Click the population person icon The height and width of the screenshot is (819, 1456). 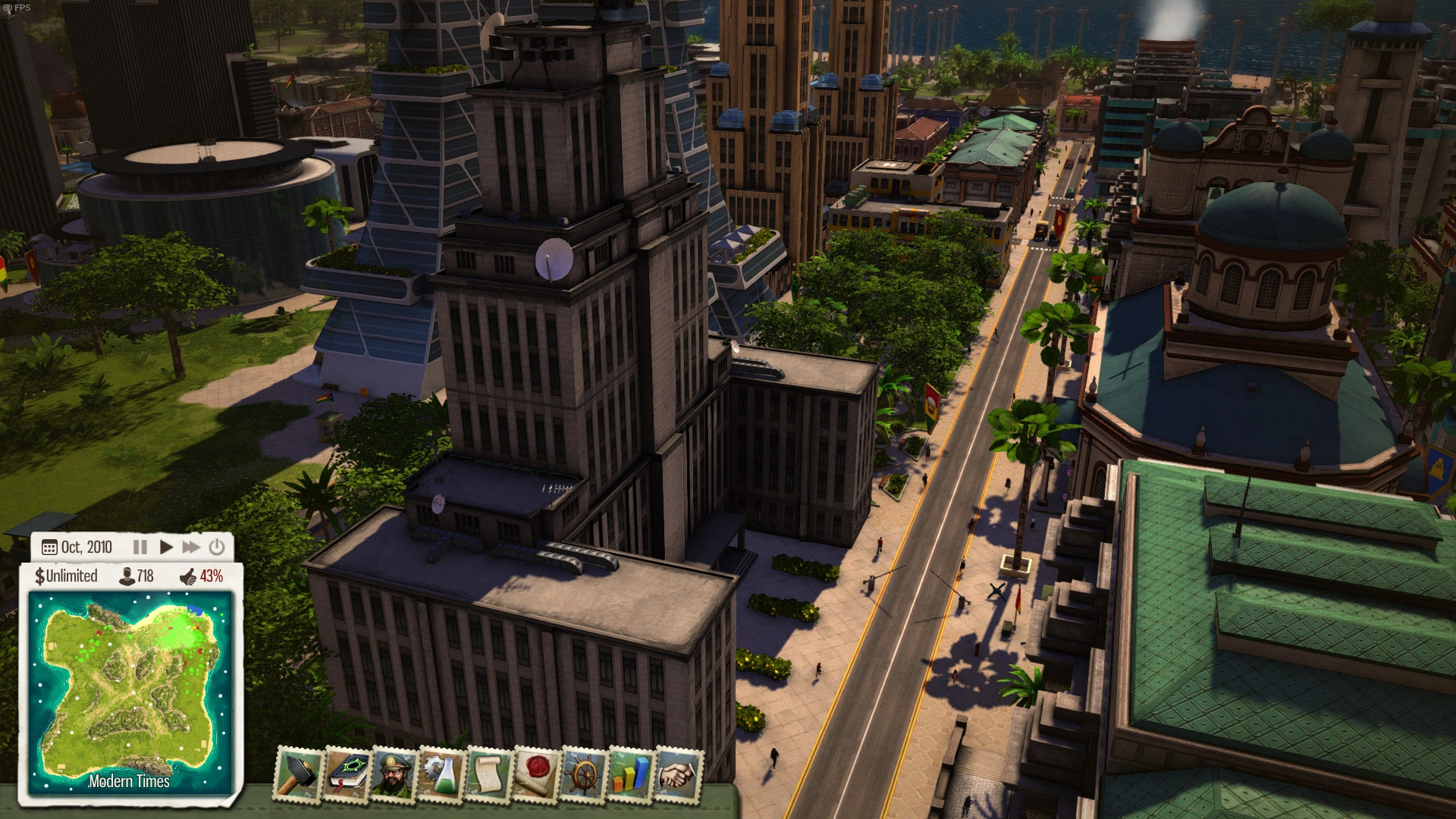[127, 576]
